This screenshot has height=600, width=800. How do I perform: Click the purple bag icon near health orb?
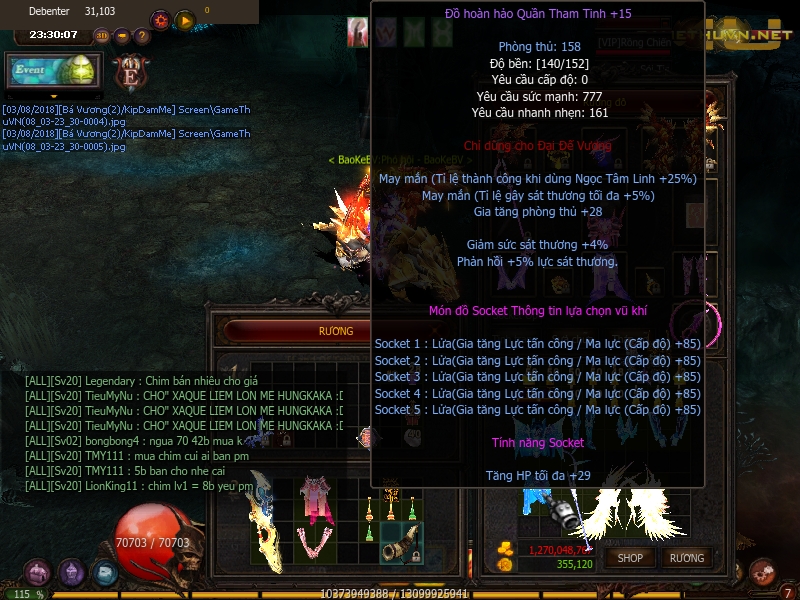pos(71,572)
